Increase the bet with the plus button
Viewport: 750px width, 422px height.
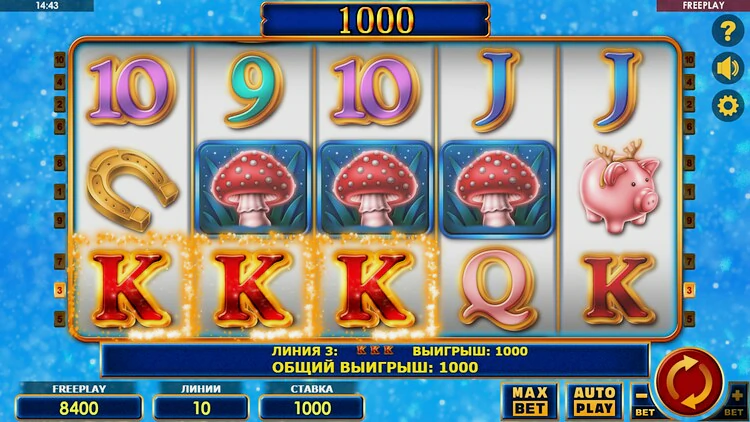(738, 398)
